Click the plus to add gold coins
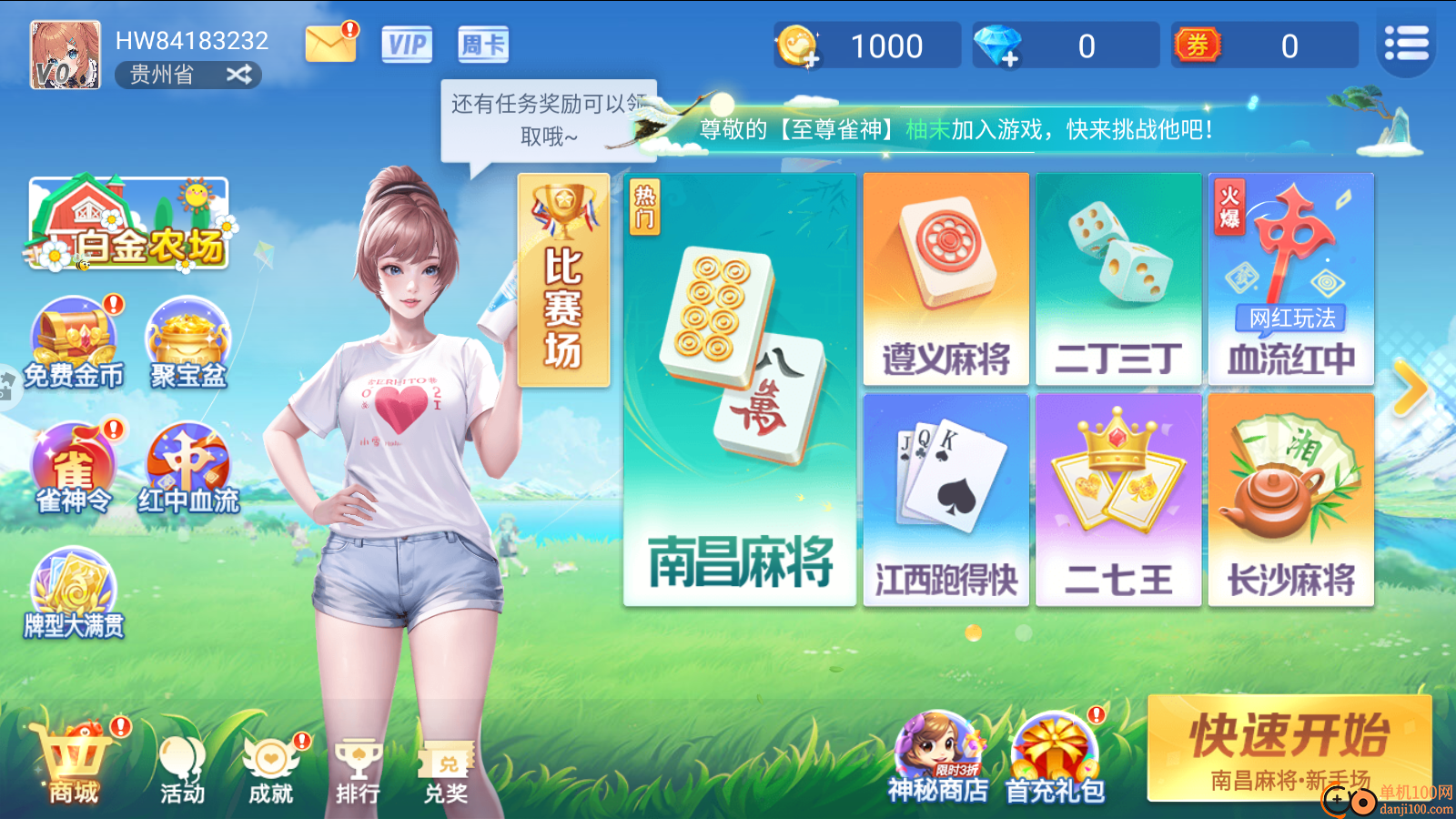1456x819 pixels. (813, 56)
